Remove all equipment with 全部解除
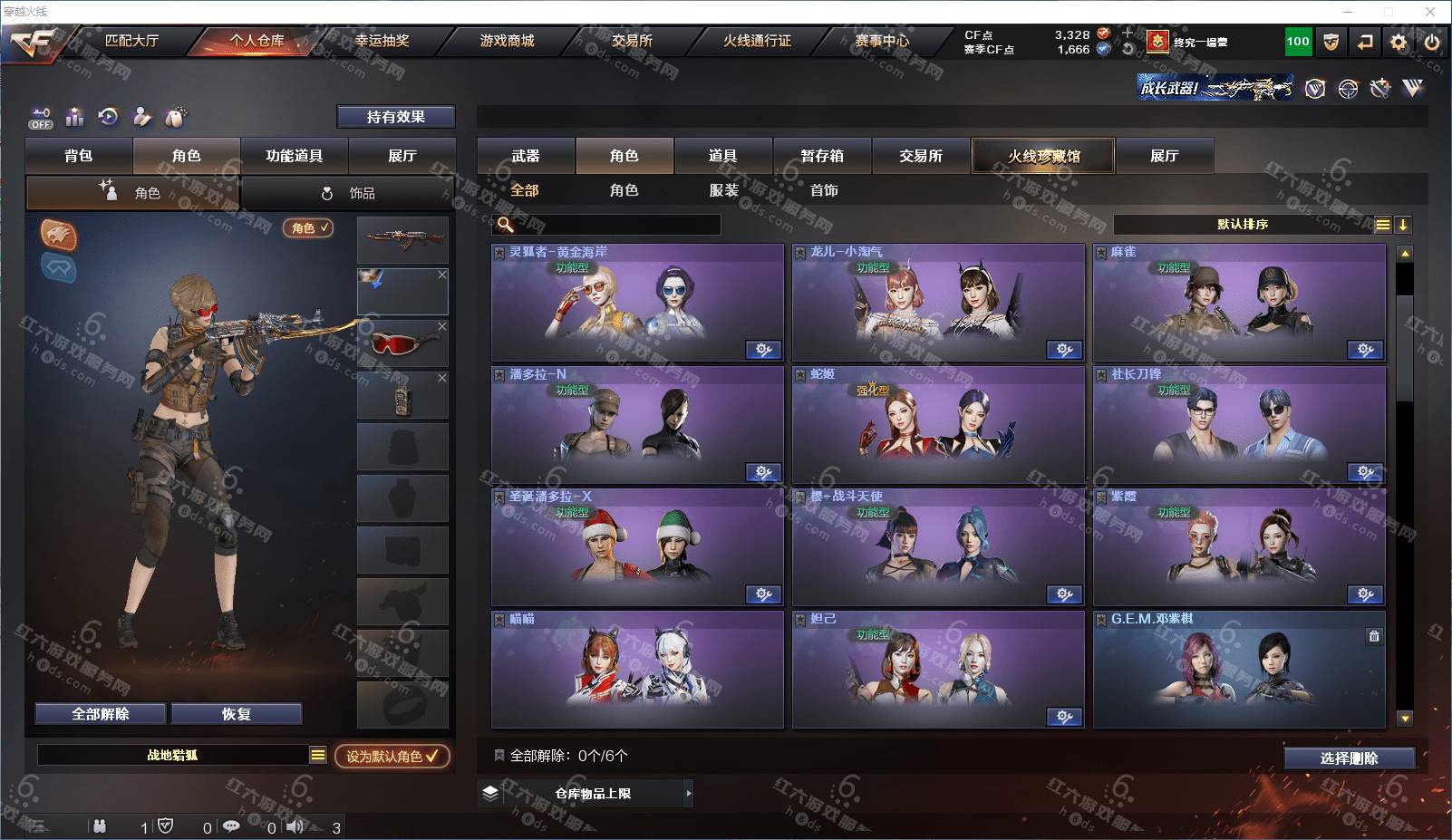The height and width of the screenshot is (840, 1452). [x=101, y=714]
